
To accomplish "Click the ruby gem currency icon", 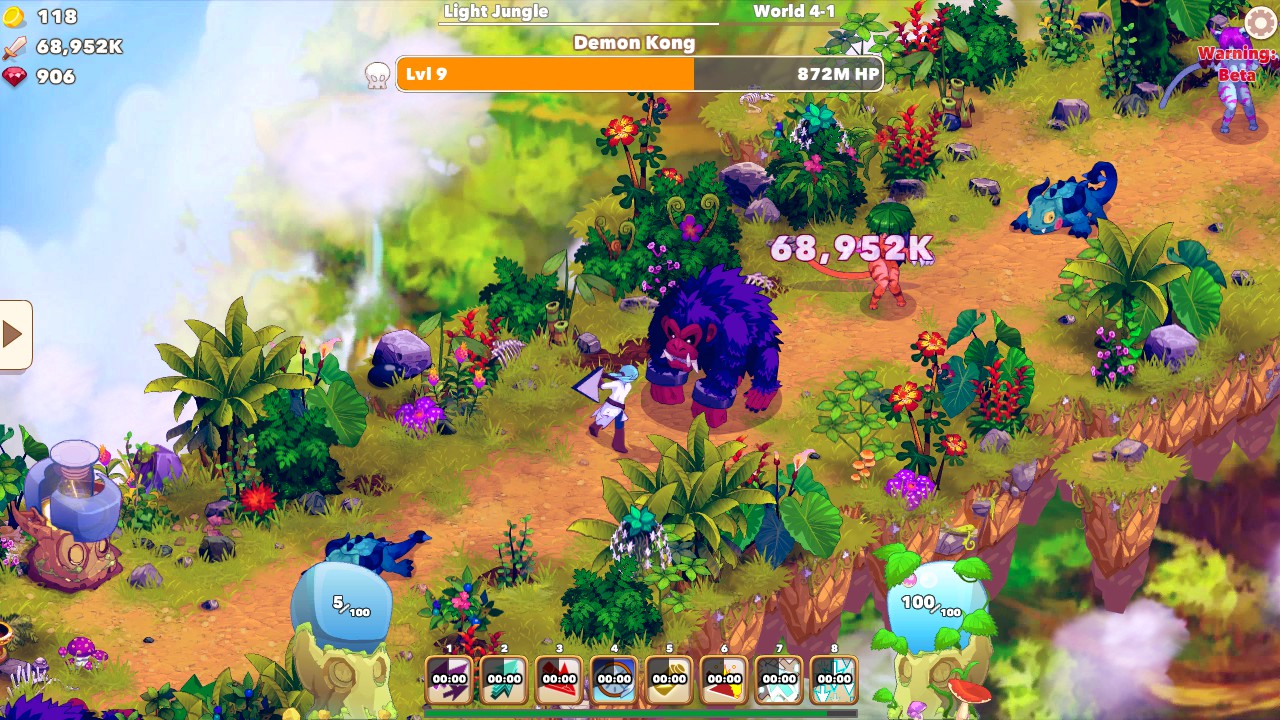I will coord(12,75).
